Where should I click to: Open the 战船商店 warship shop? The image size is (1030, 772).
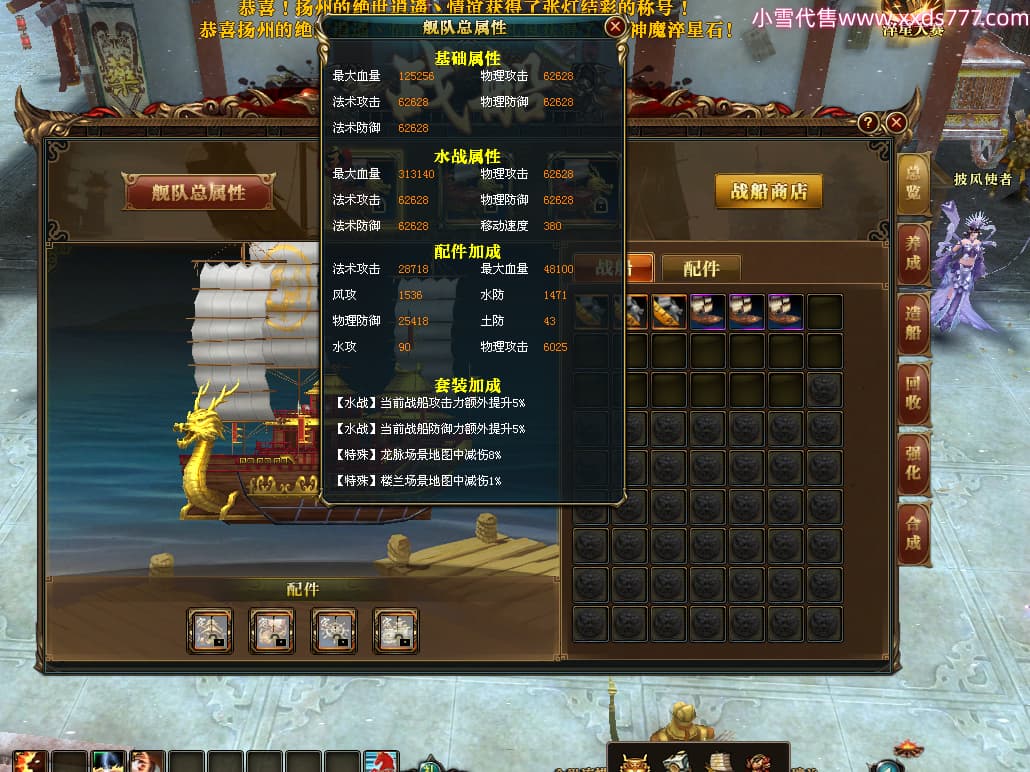tap(768, 191)
